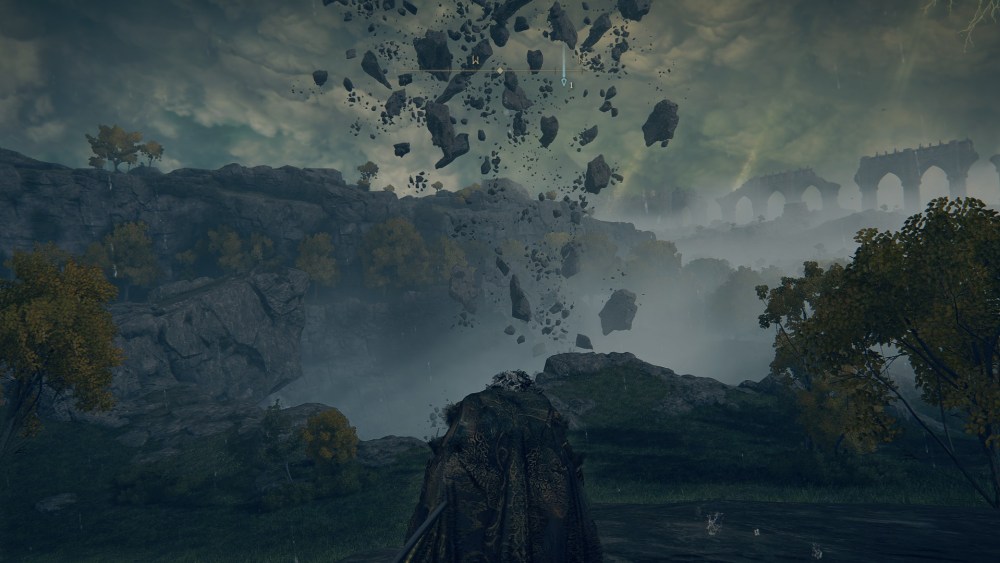This screenshot has height=563, width=1000.
Task: Click the compass center diamond indicator
Action: 500,71
